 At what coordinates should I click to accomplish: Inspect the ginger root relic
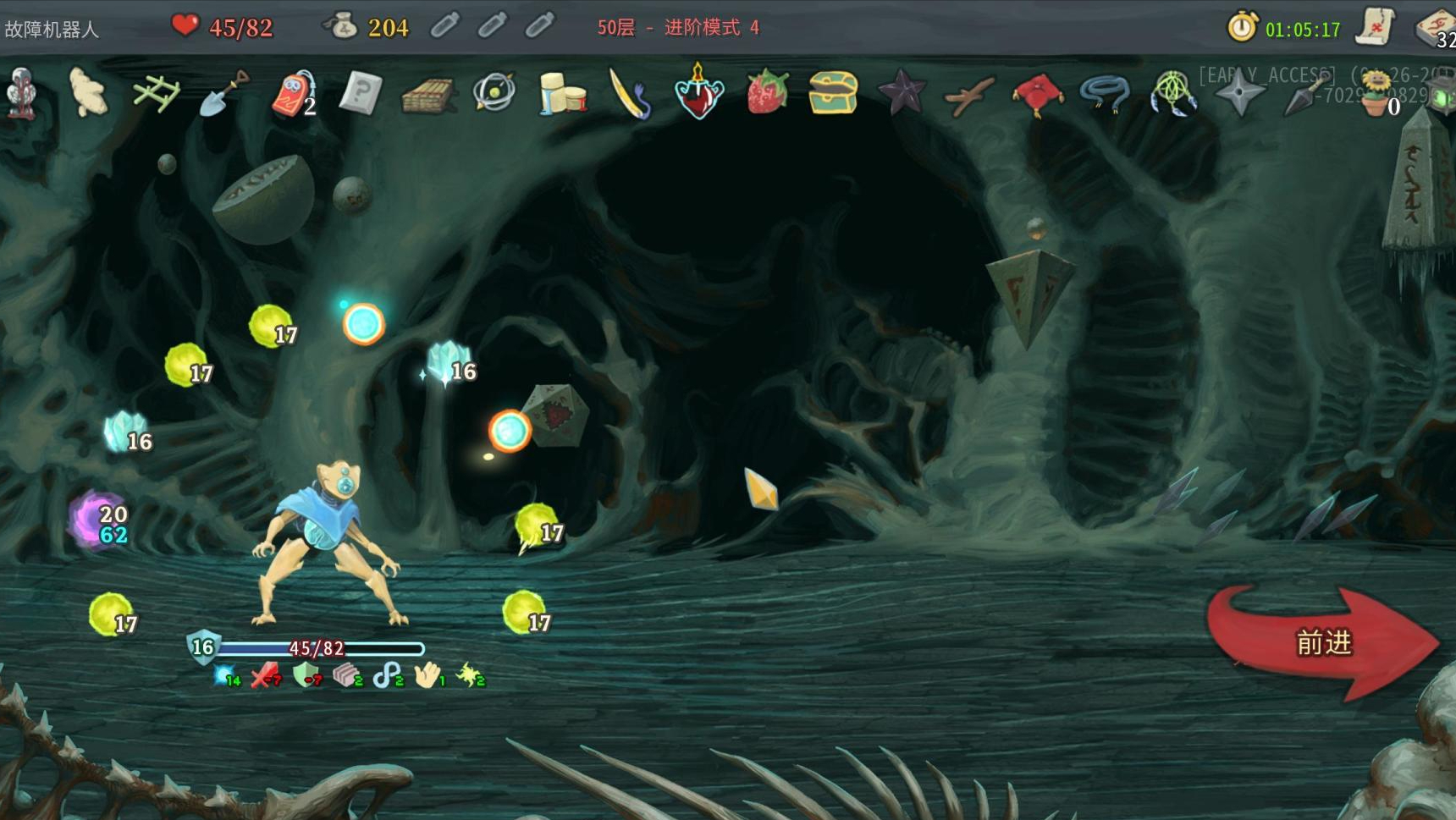88,93
